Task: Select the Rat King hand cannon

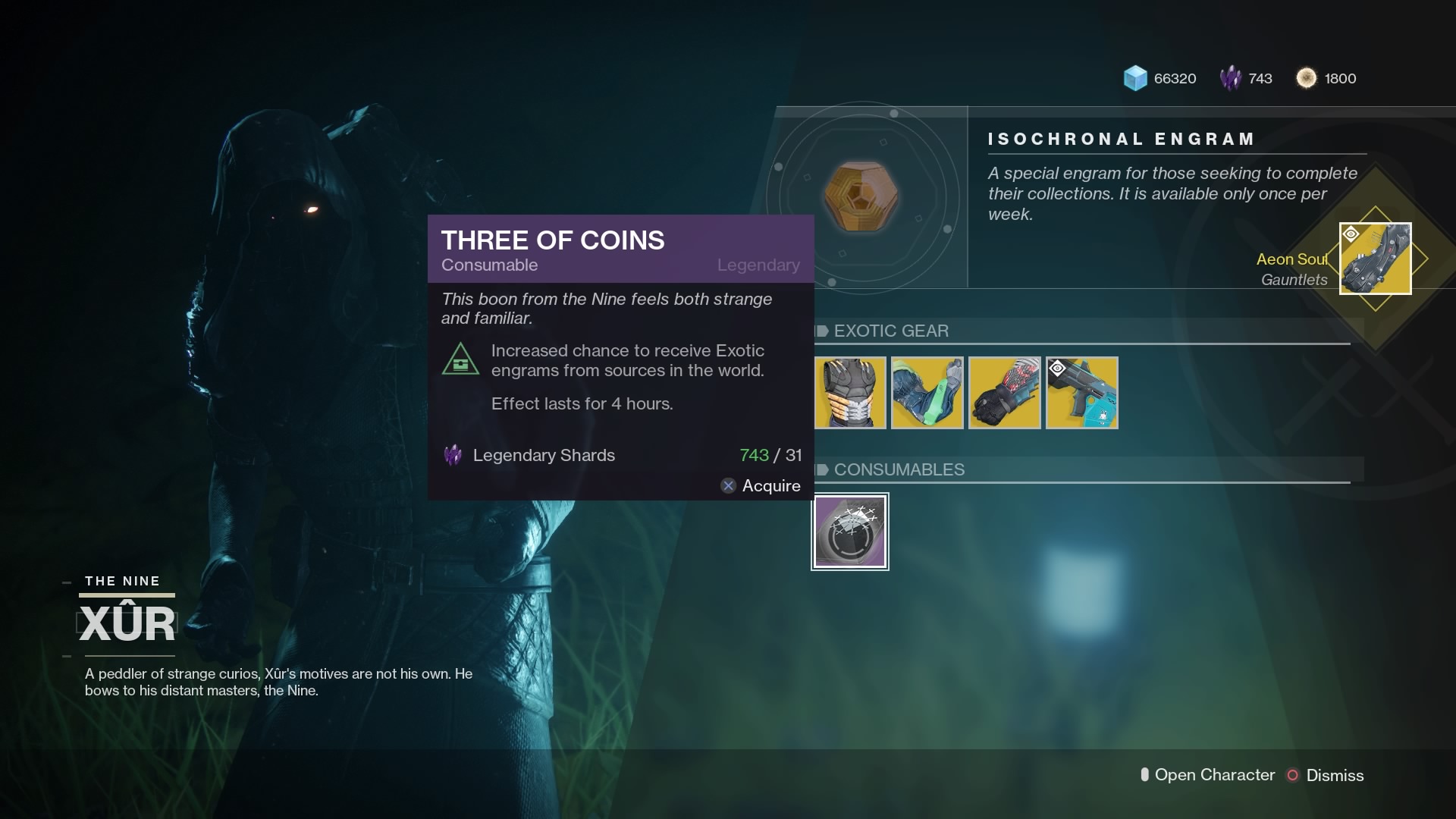Action: (x=1081, y=393)
